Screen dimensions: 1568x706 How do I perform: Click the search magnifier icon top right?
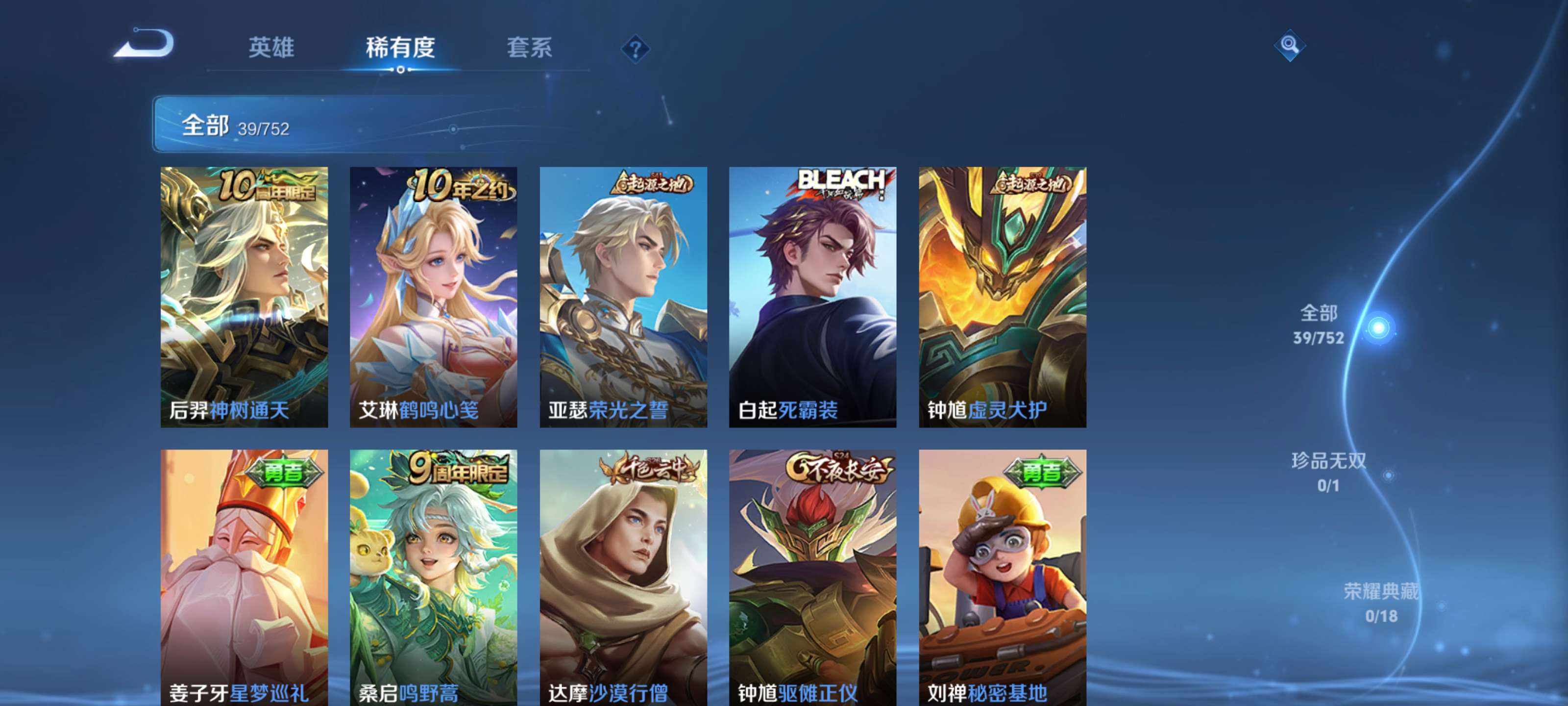(x=1291, y=46)
